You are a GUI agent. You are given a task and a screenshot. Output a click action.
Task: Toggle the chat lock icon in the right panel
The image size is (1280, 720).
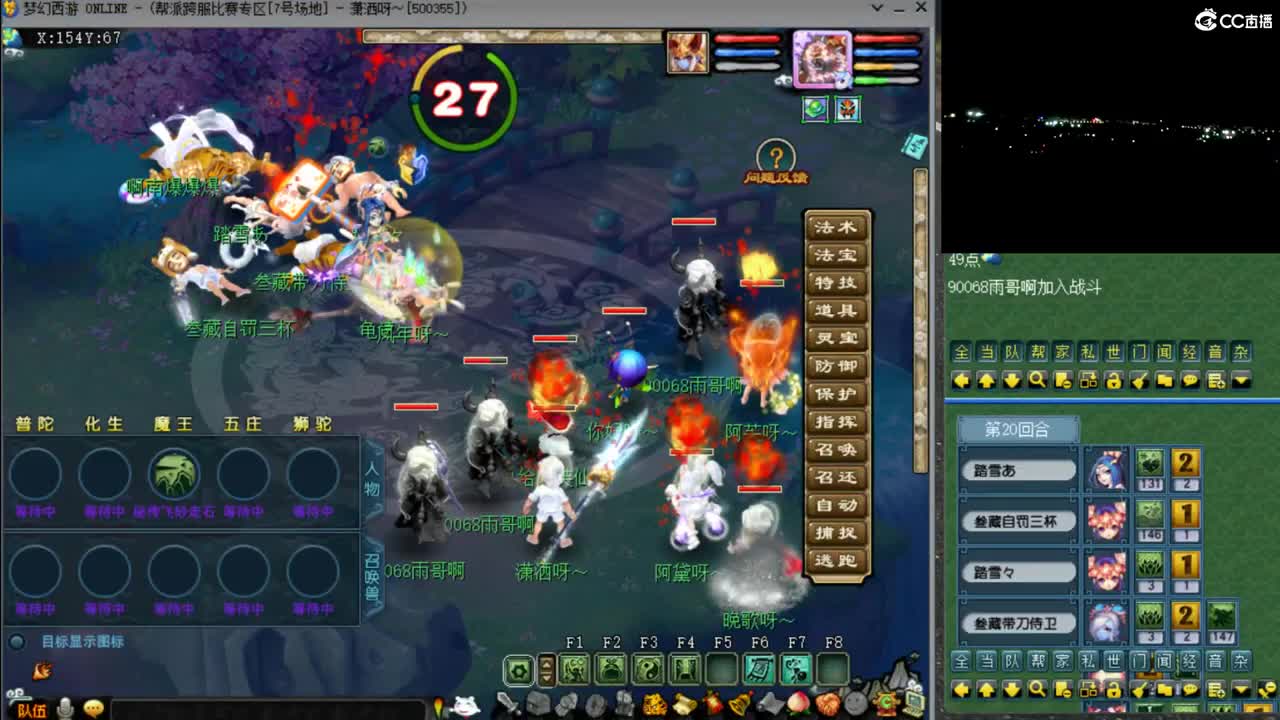pos(1113,380)
